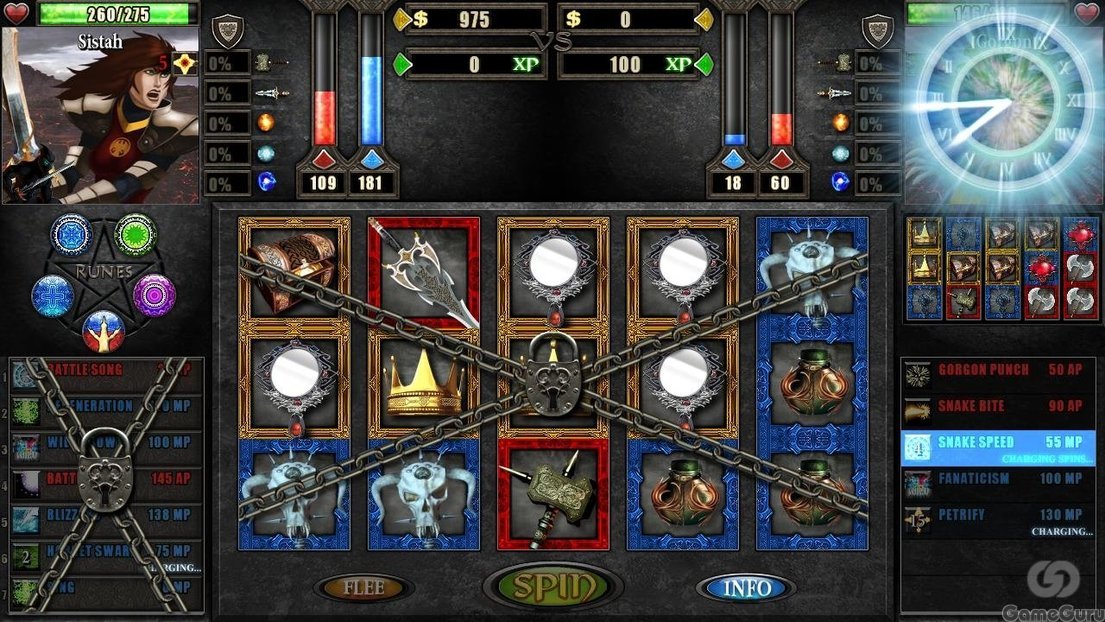Image resolution: width=1105 pixels, height=622 pixels.
Task: Open the Info panel
Action: [x=746, y=587]
